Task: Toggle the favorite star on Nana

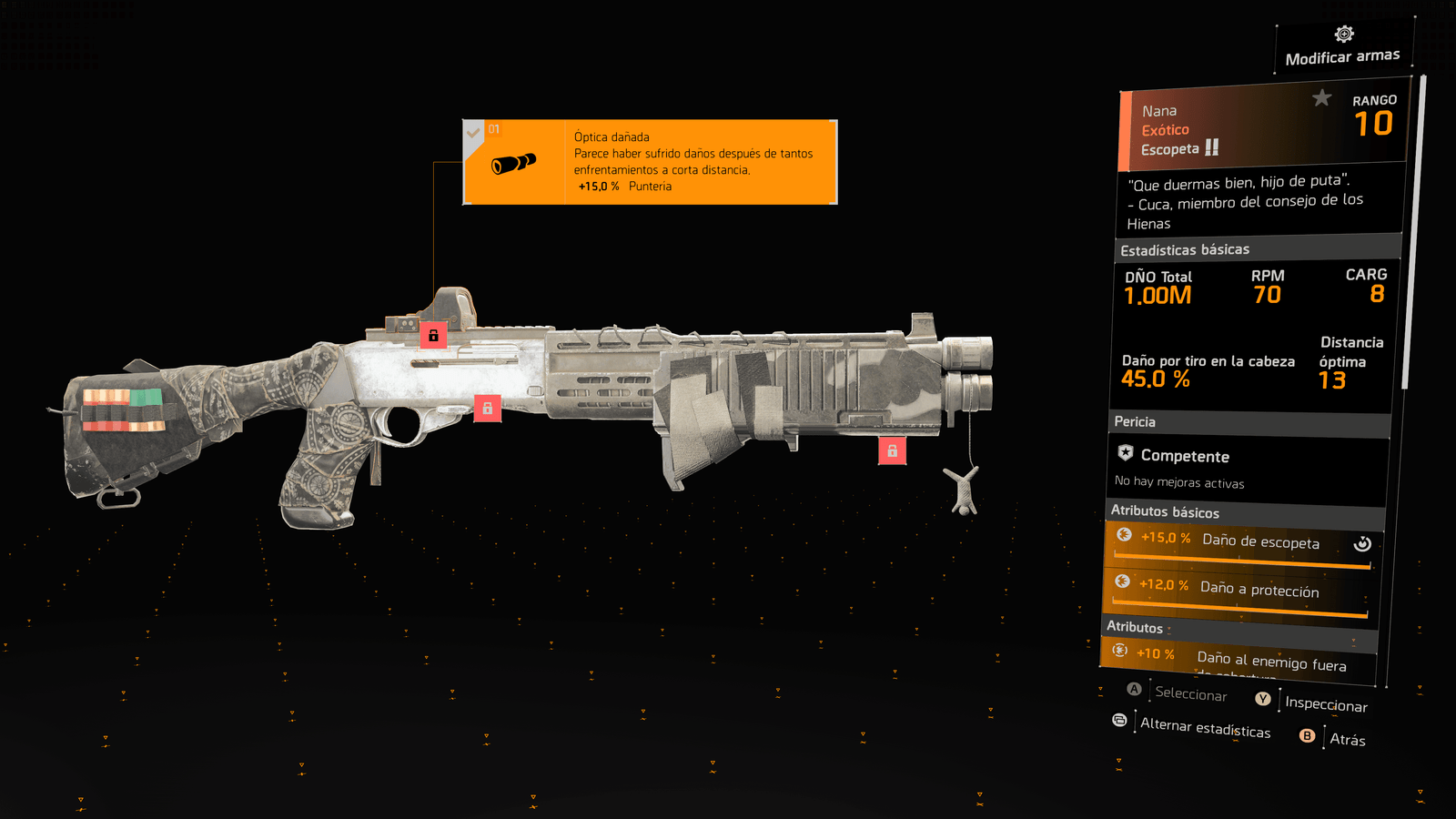Action: tap(1321, 97)
